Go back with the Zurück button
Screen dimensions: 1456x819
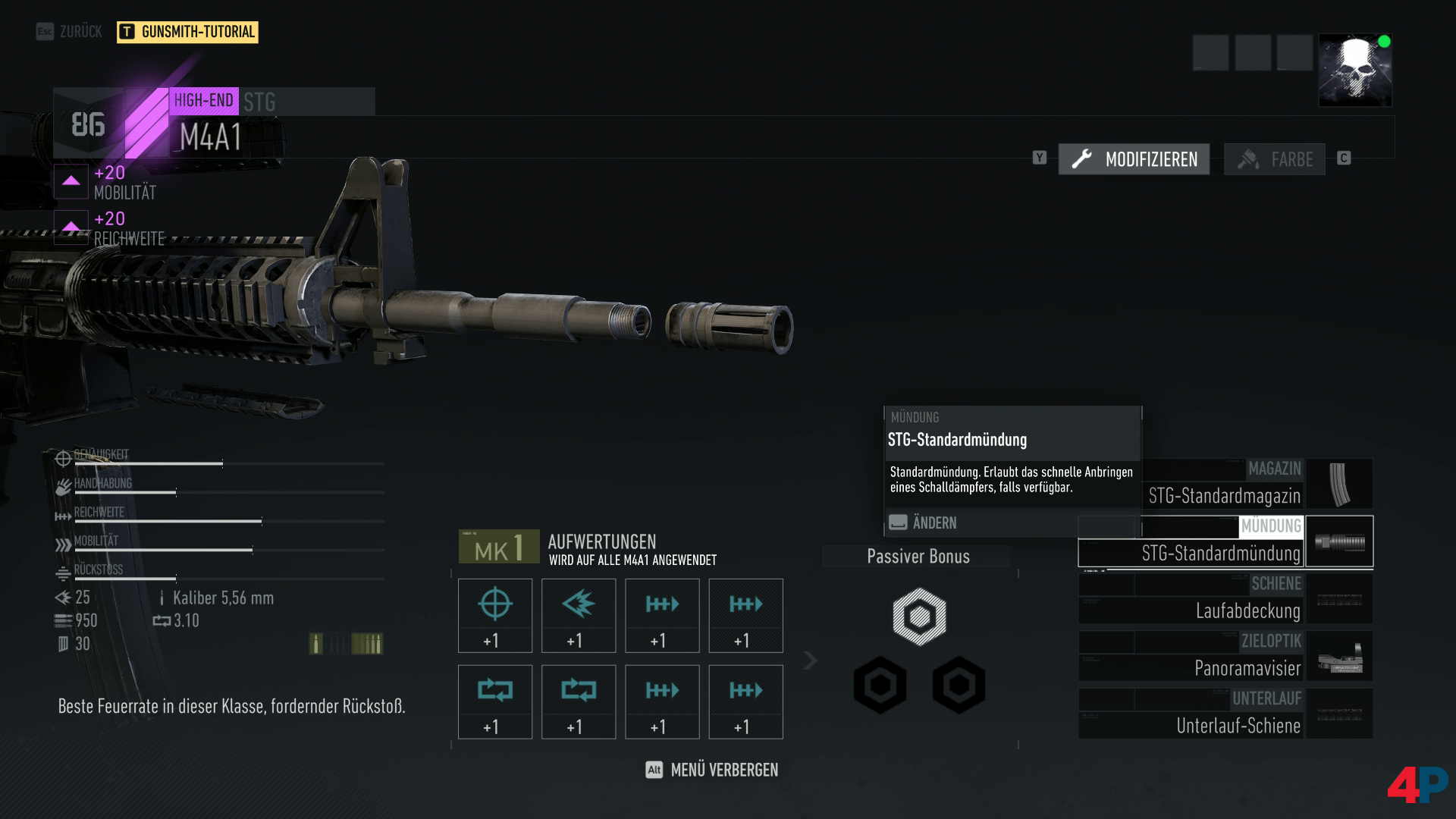pos(69,32)
